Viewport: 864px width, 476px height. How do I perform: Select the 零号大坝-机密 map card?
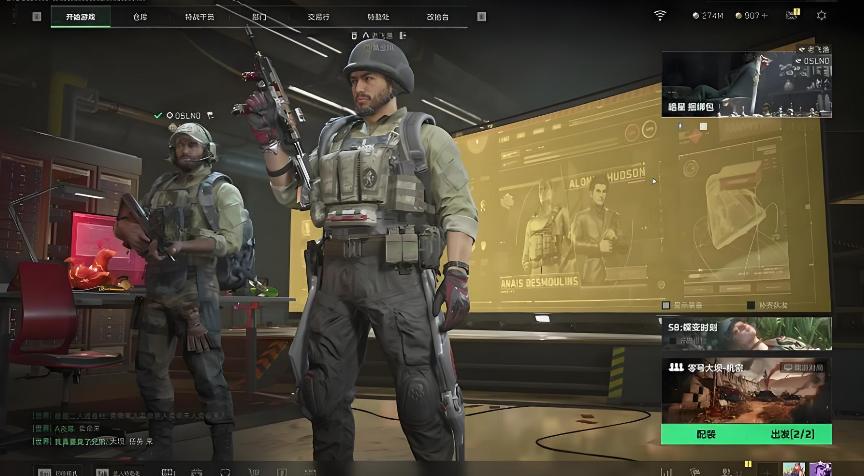pyautogui.click(x=745, y=392)
